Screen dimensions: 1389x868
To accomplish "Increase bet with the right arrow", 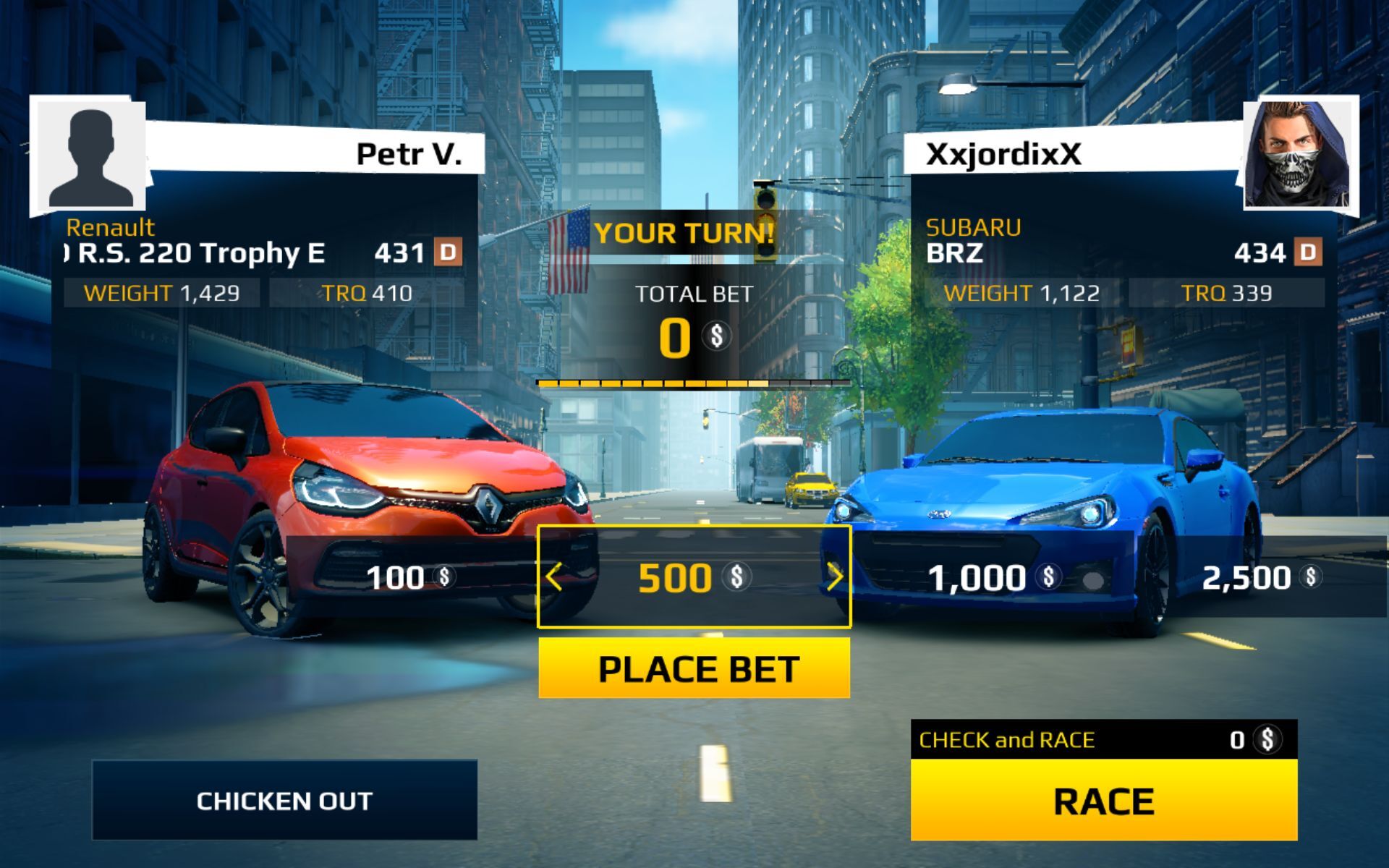I will (x=834, y=577).
